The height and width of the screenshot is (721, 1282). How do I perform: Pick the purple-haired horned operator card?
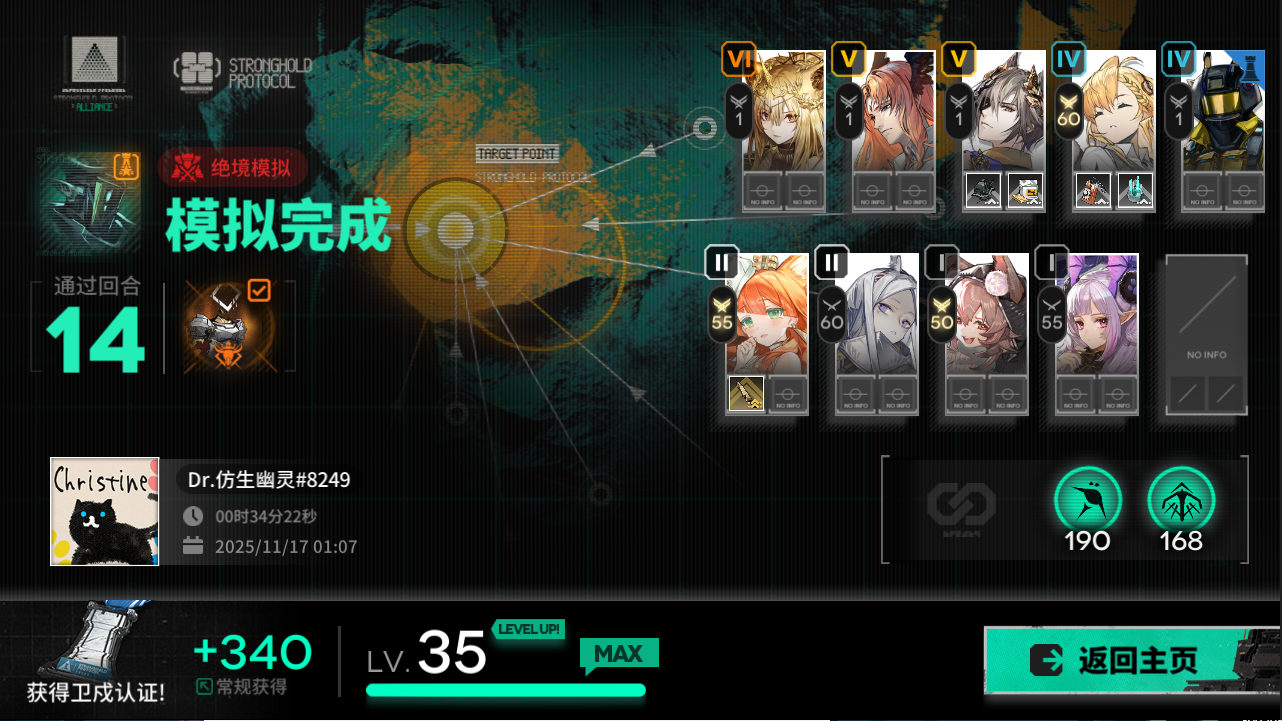coord(1097,315)
